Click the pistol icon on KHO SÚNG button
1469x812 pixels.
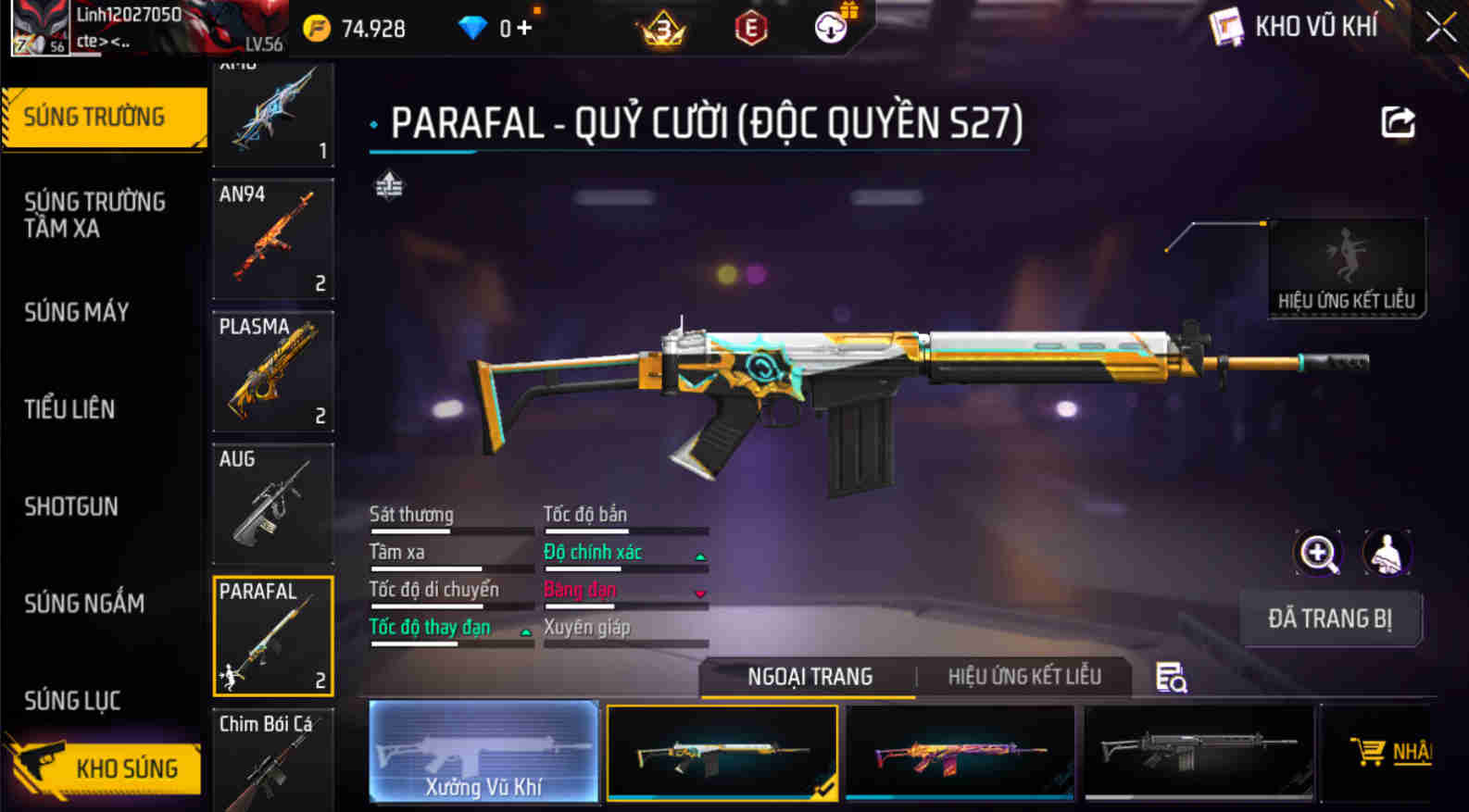point(37,767)
